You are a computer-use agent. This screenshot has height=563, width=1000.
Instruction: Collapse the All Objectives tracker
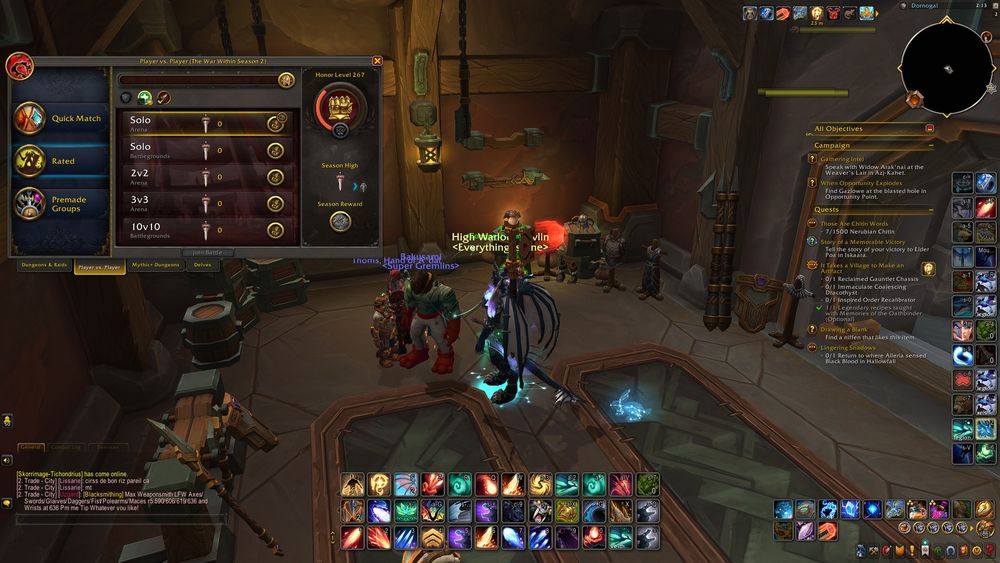click(930, 129)
